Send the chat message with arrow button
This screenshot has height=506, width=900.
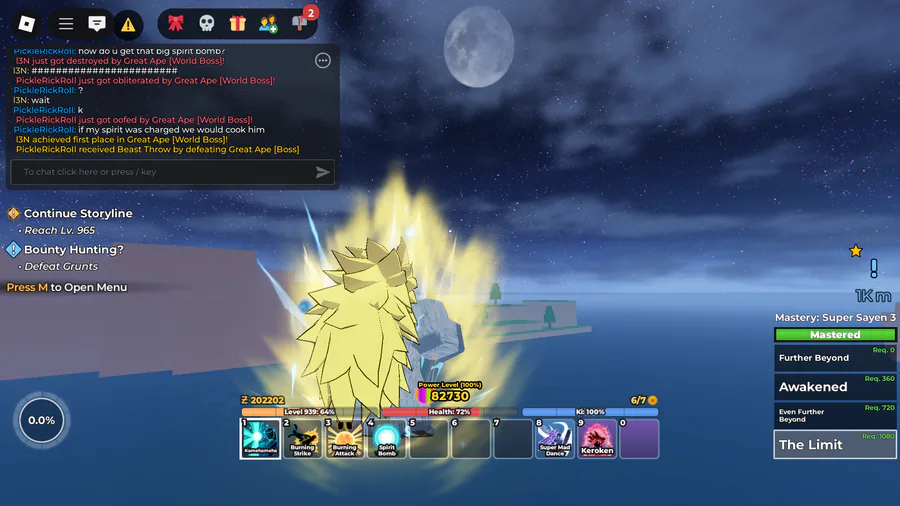[322, 172]
